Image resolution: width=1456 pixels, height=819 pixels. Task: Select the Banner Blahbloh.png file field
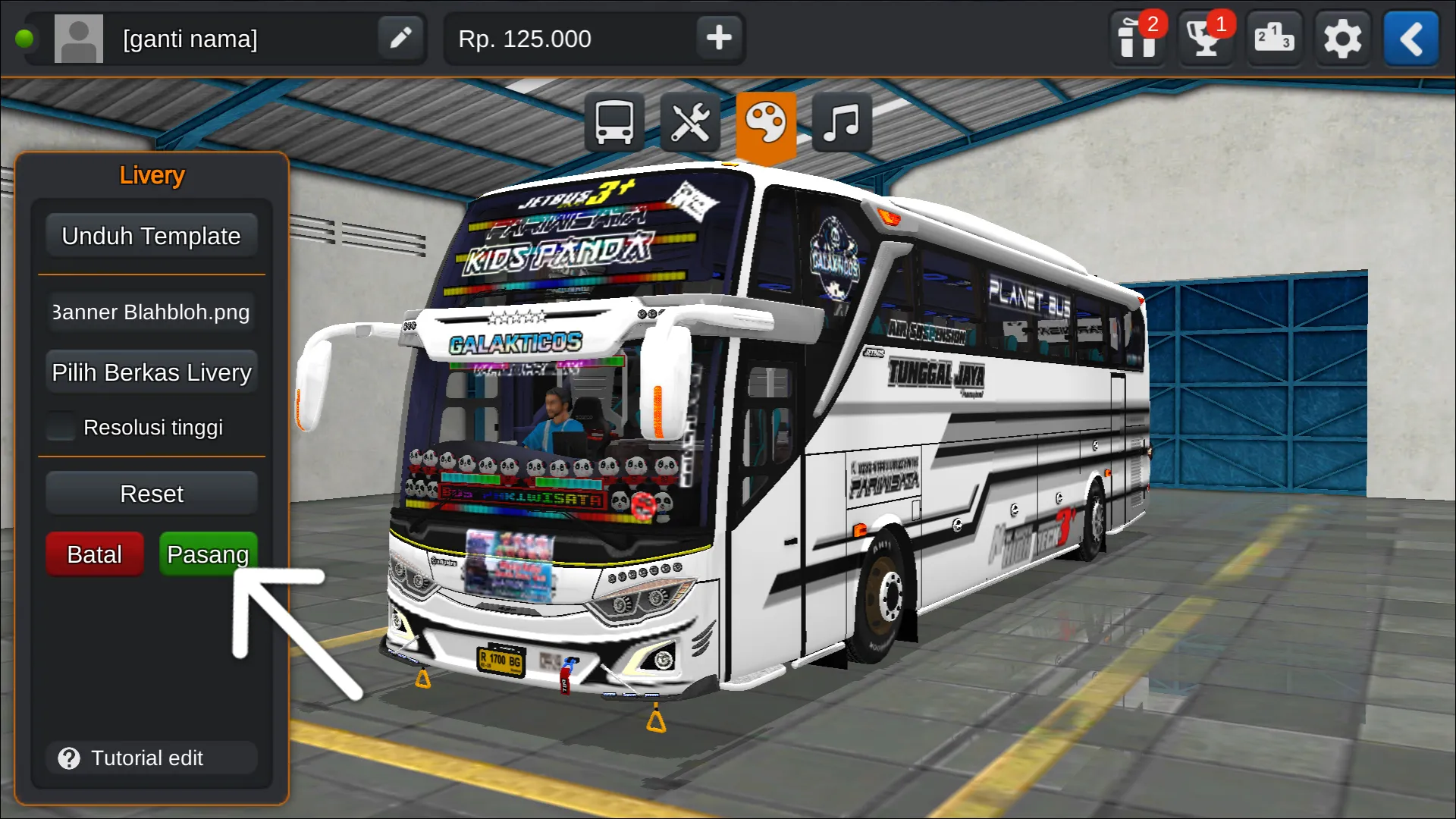151,312
